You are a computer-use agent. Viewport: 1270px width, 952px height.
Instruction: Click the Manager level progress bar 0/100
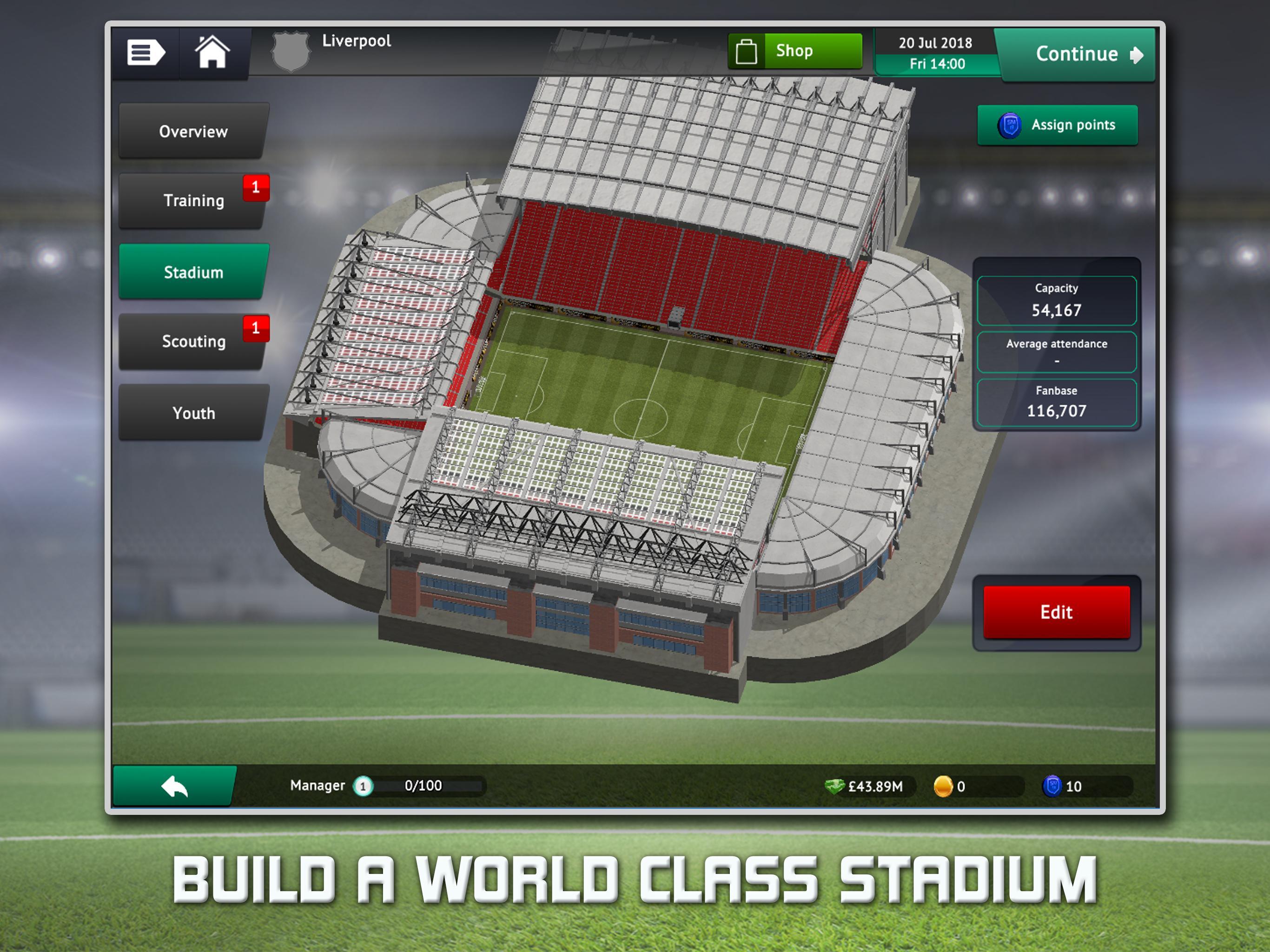tap(423, 786)
